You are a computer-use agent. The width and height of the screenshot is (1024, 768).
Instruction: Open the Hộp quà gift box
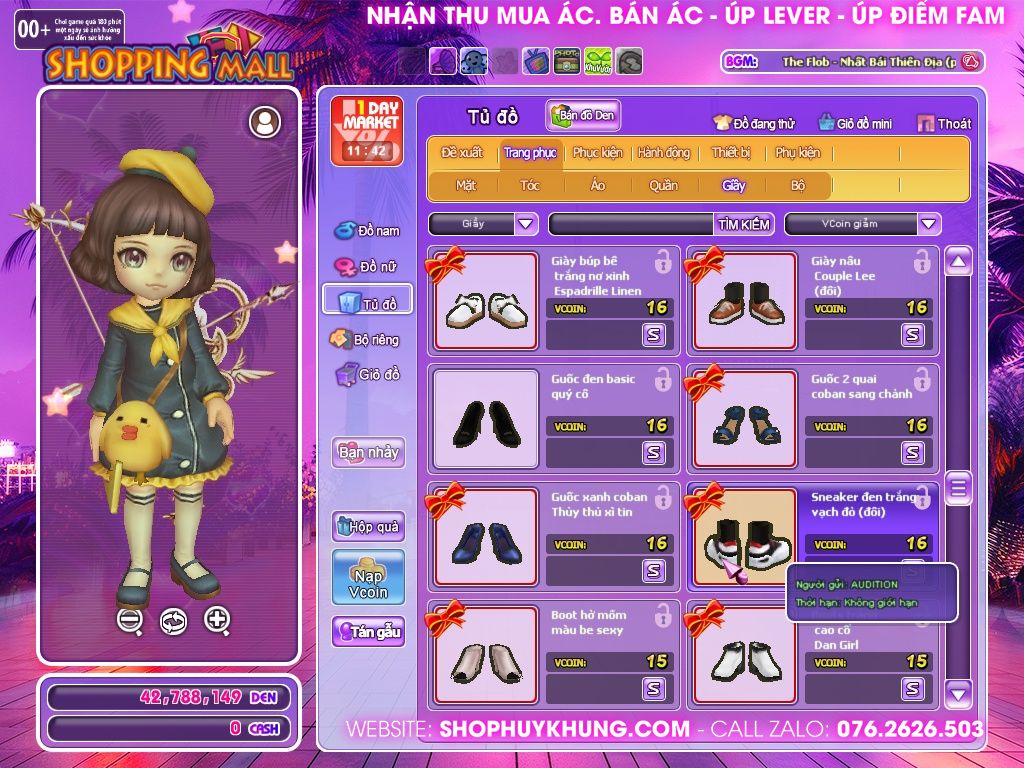coord(368,526)
